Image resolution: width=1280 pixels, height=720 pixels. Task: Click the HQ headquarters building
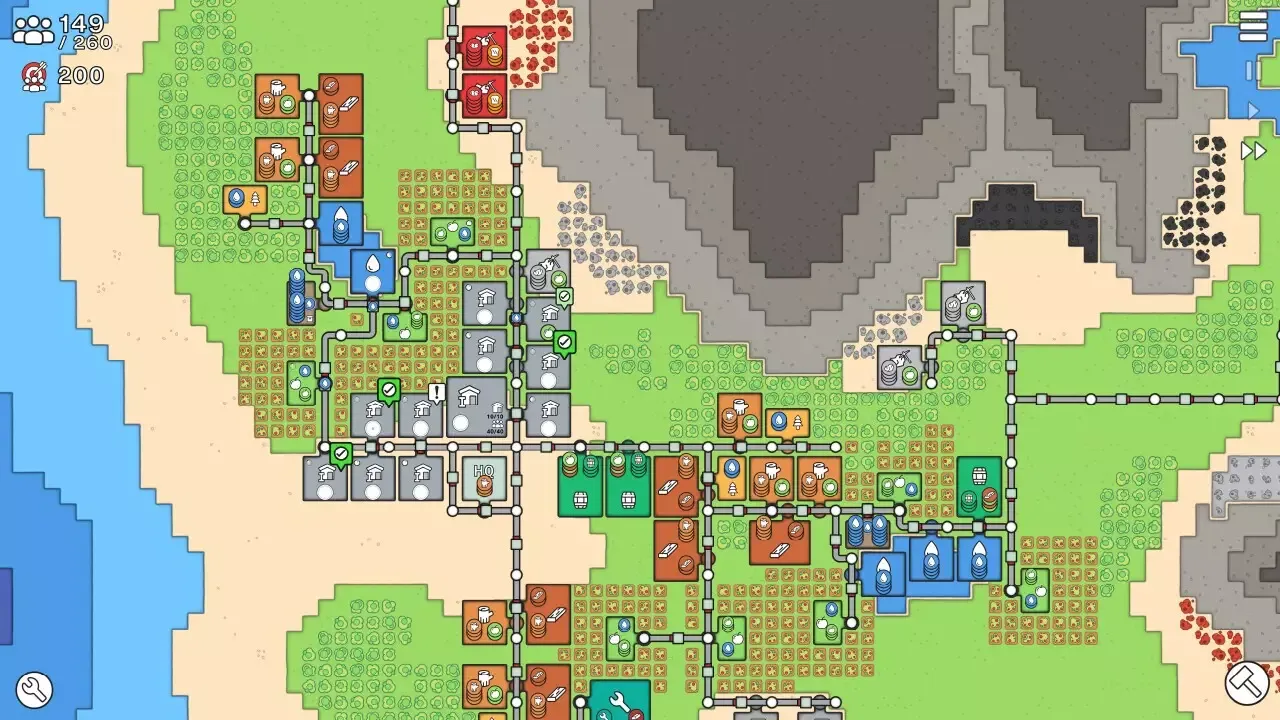tap(484, 478)
